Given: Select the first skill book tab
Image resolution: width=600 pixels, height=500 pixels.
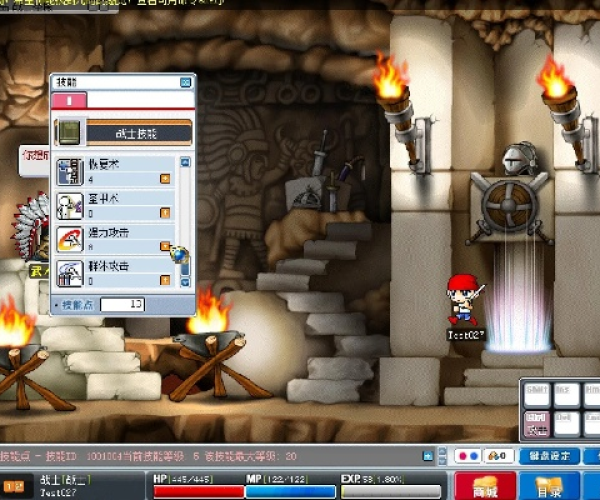Looking at the screenshot, I should [x=69, y=100].
